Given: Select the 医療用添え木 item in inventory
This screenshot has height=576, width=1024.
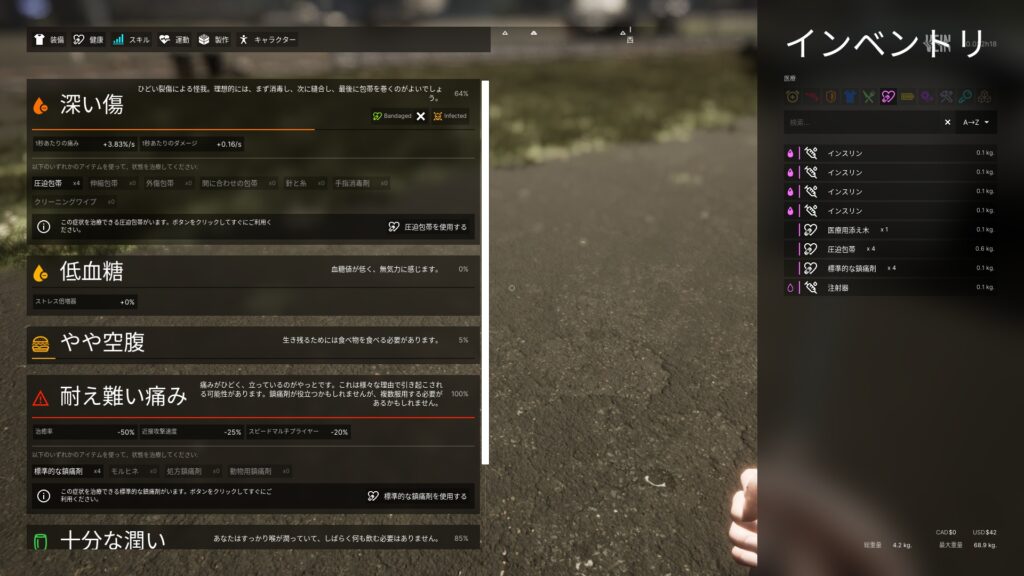Looking at the screenshot, I should pyautogui.click(x=849, y=230).
